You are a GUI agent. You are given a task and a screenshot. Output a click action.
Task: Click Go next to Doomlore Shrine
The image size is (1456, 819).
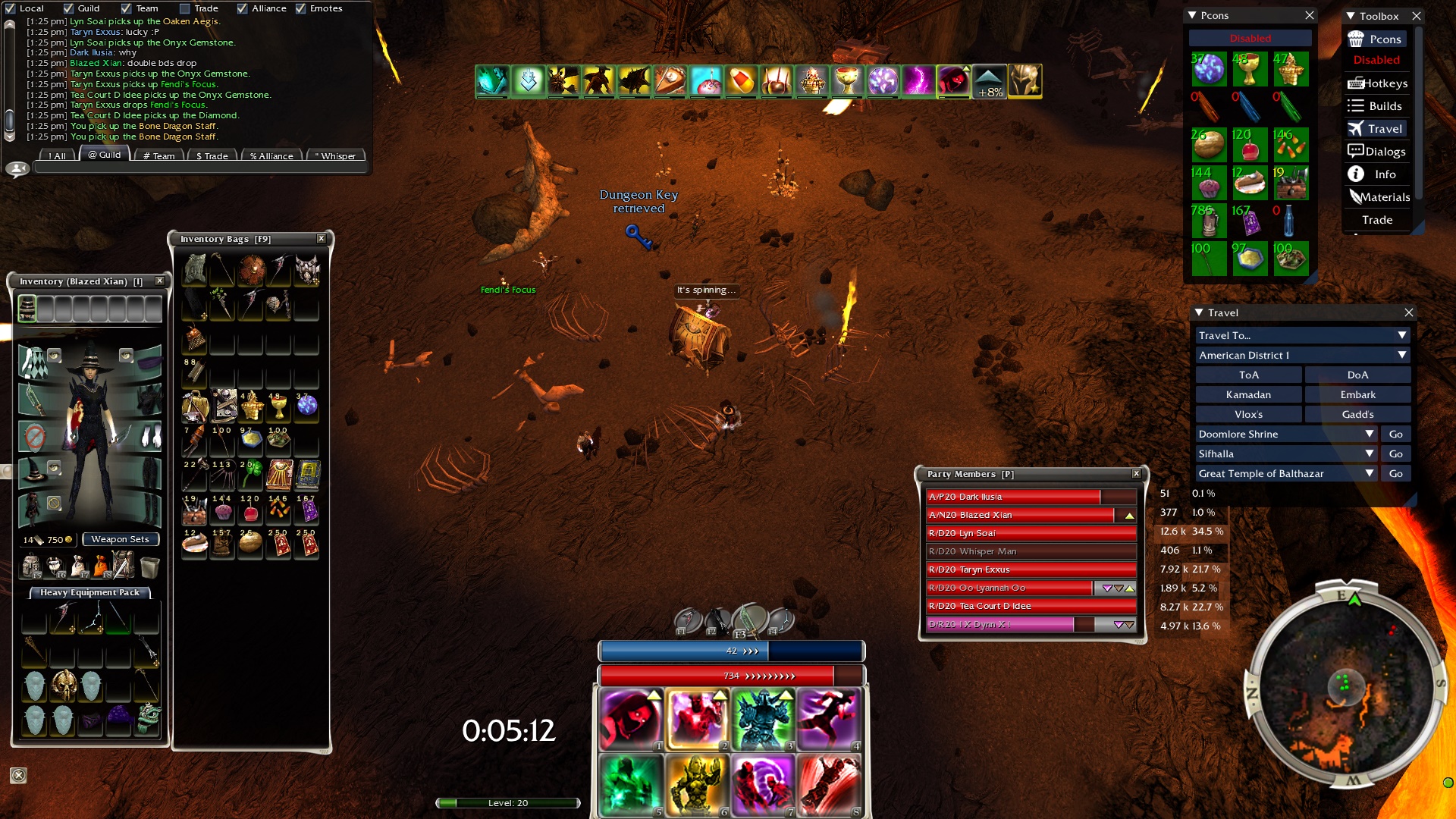[1395, 434]
